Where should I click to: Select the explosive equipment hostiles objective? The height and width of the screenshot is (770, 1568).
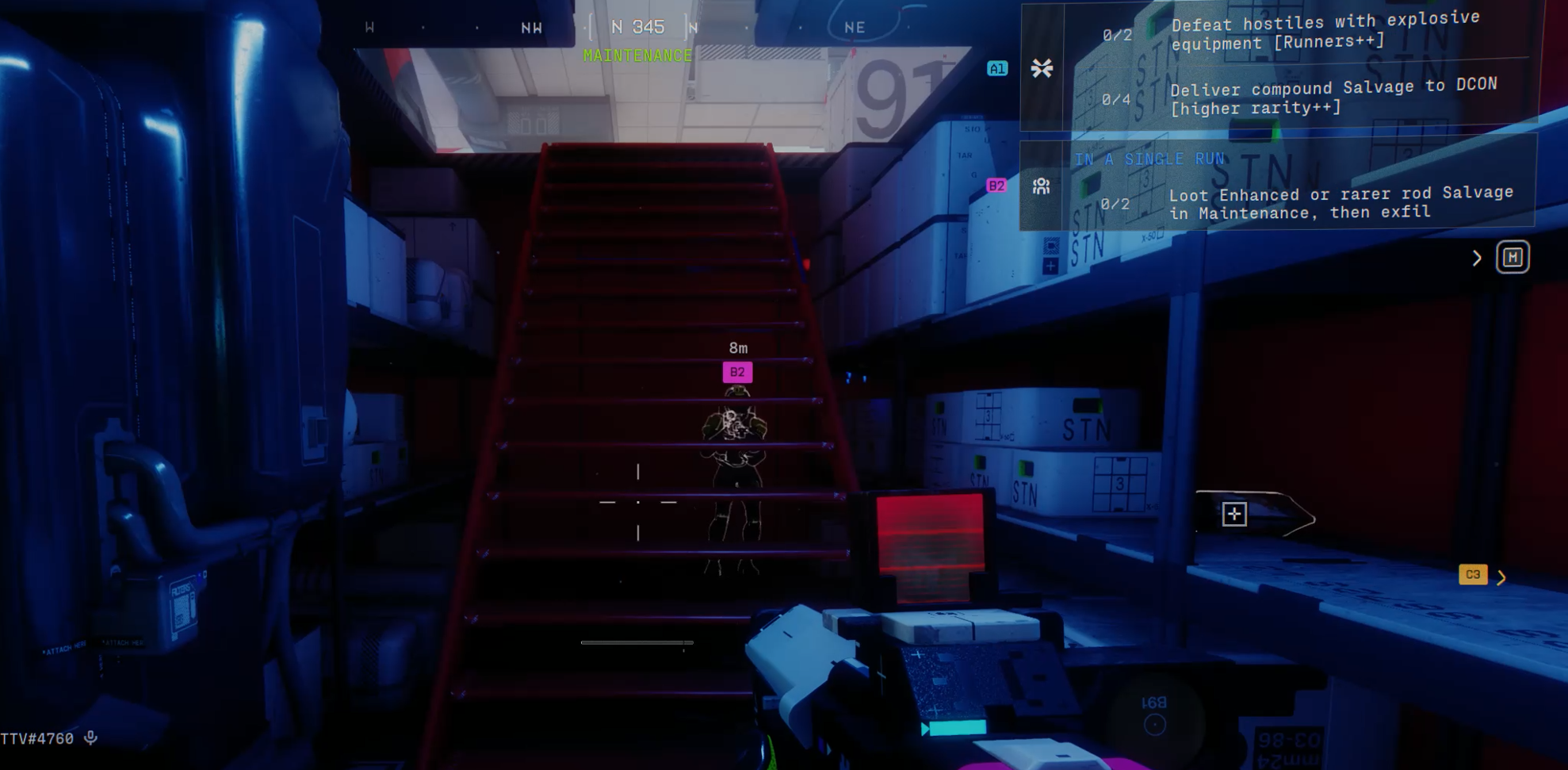click(x=1325, y=31)
